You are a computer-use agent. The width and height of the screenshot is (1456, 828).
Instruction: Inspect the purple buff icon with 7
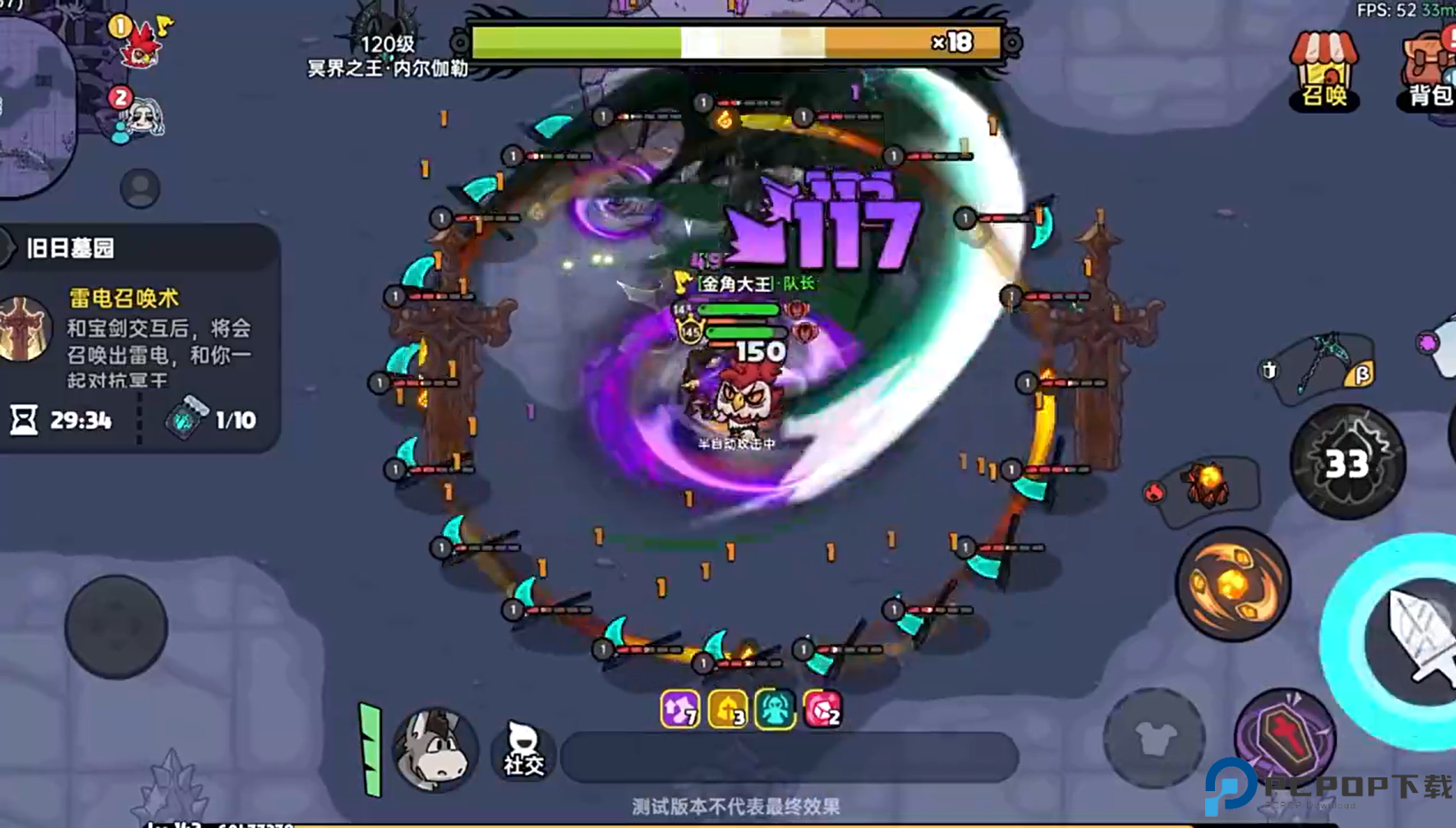pos(680,708)
